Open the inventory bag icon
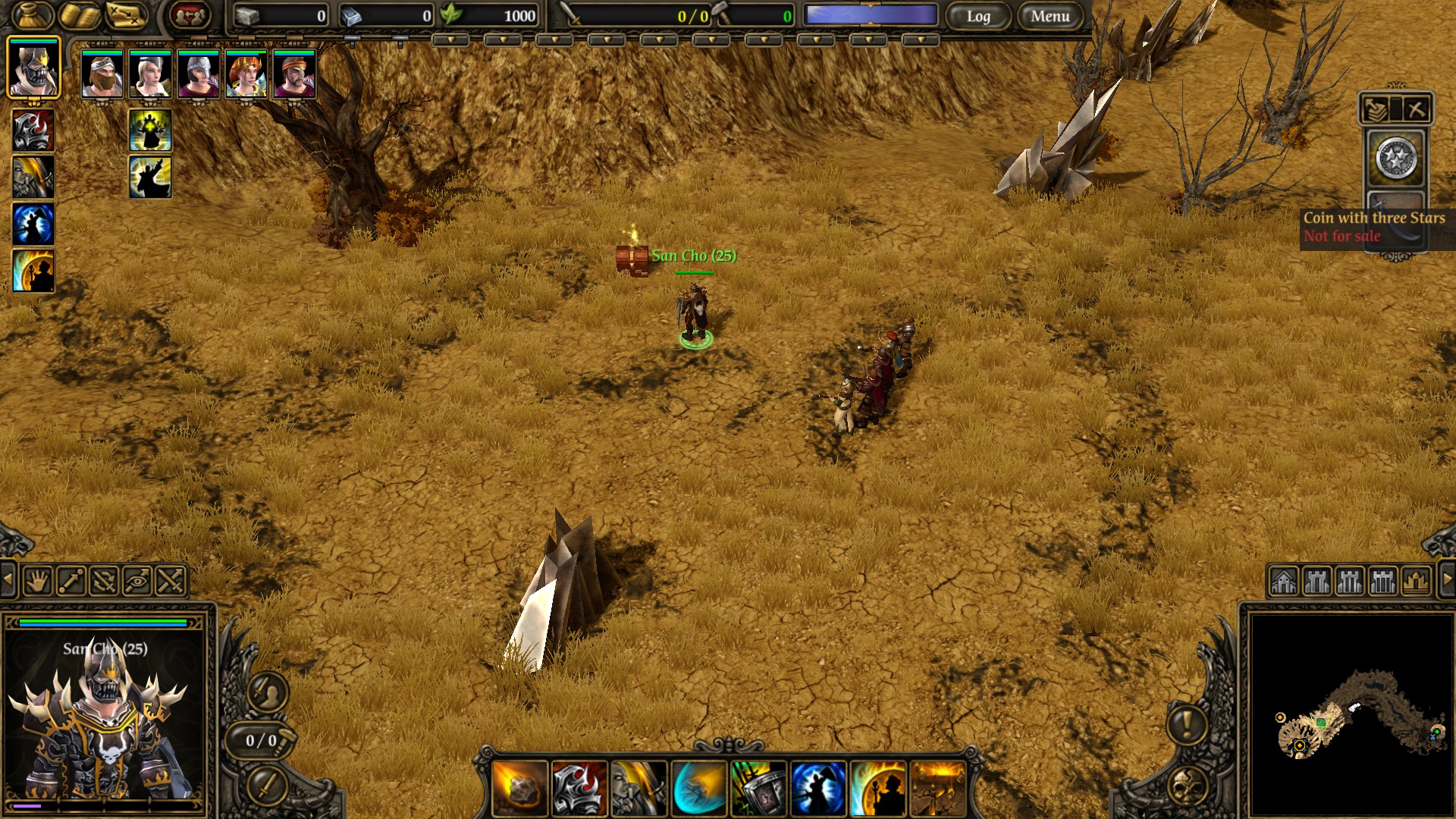Image resolution: width=1456 pixels, height=819 pixels. click(x=30, y=14)
